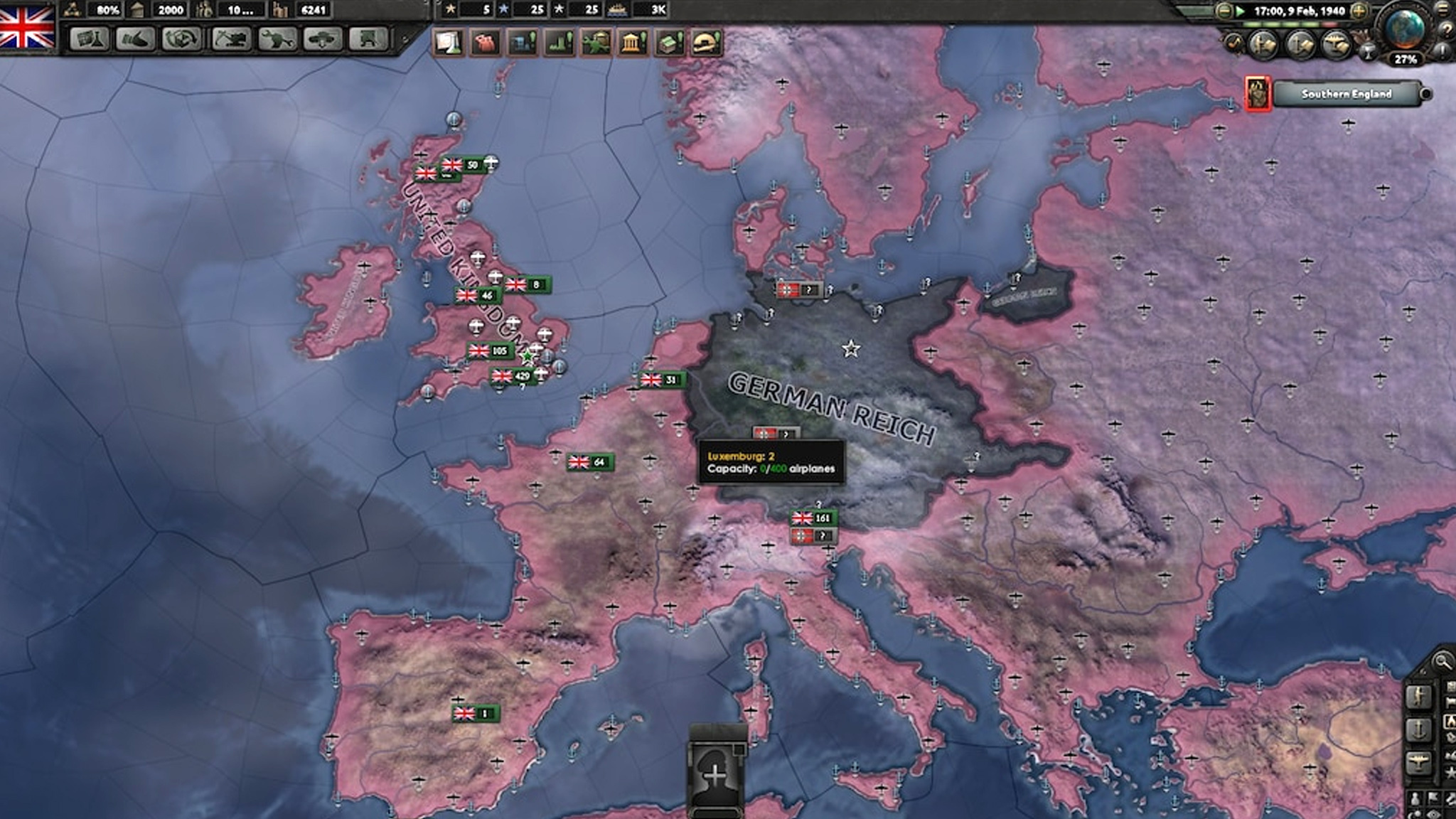Screen dimensions: 1456x819
Task: Open the Recruit and Deploy tab with the tank icon
Action: (x=323, y=39)
